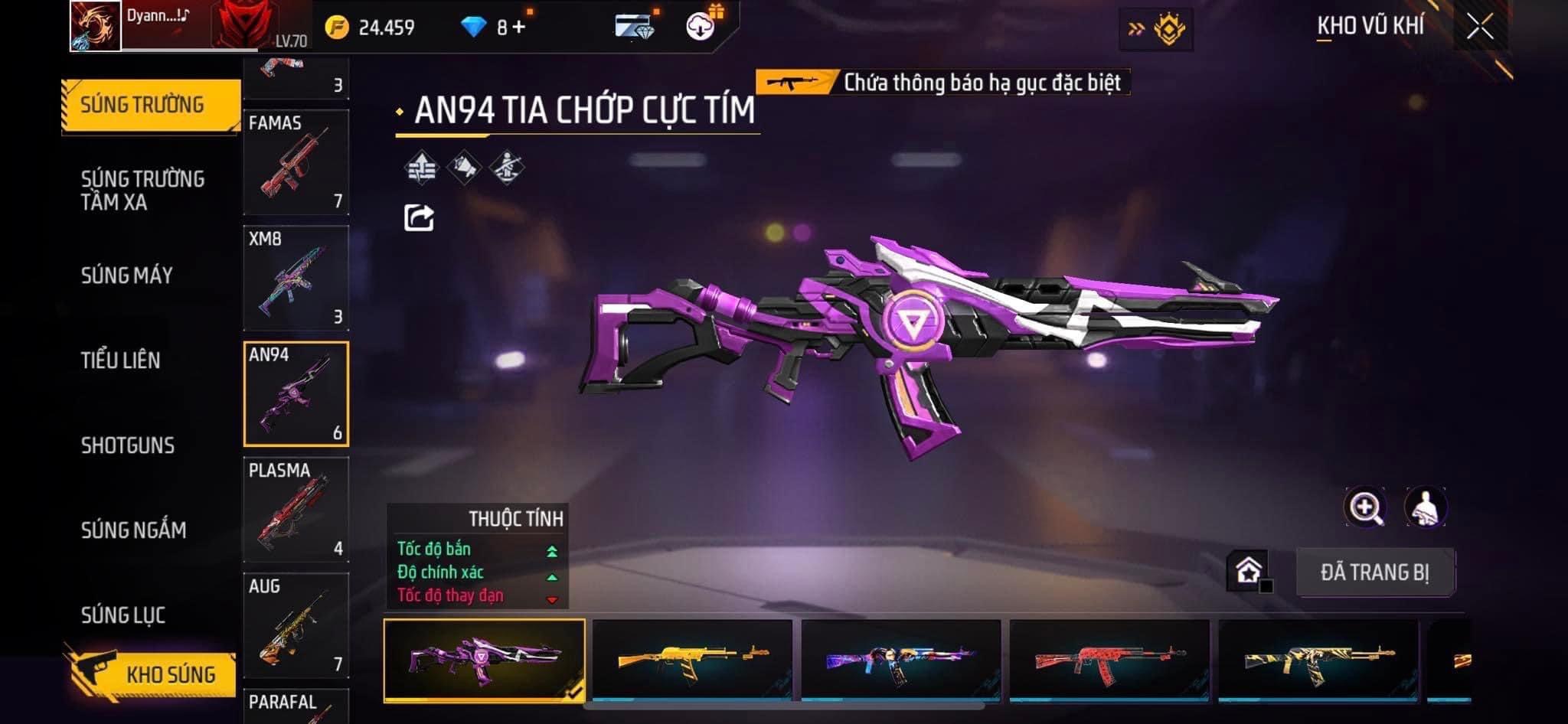Viewport: 1568px width, 724px height.
Task: Close the weapon vault screen
Action: [1479, 28]
